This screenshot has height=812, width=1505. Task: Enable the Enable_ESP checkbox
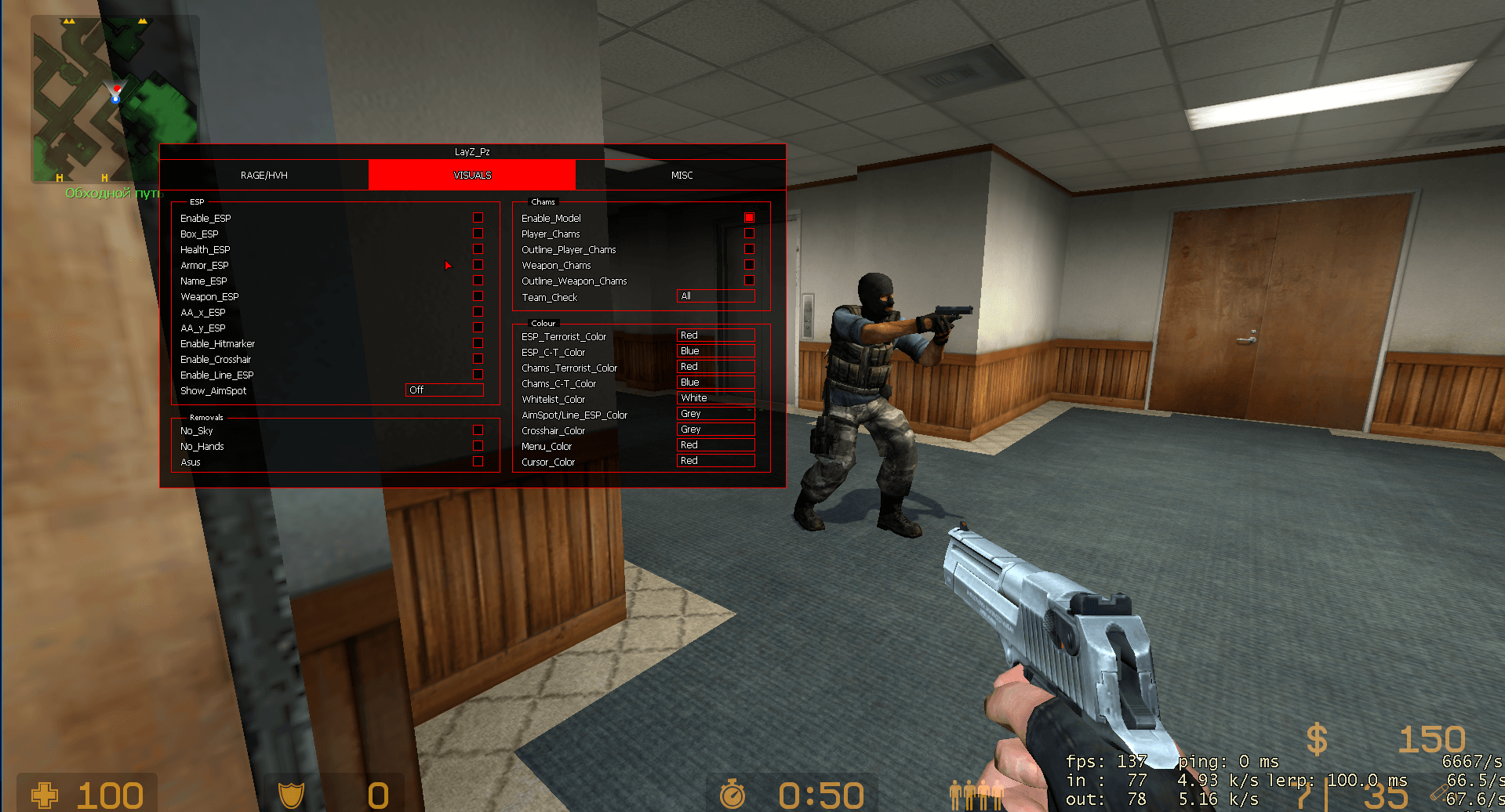pyautogui.click(x=478, y=218)
